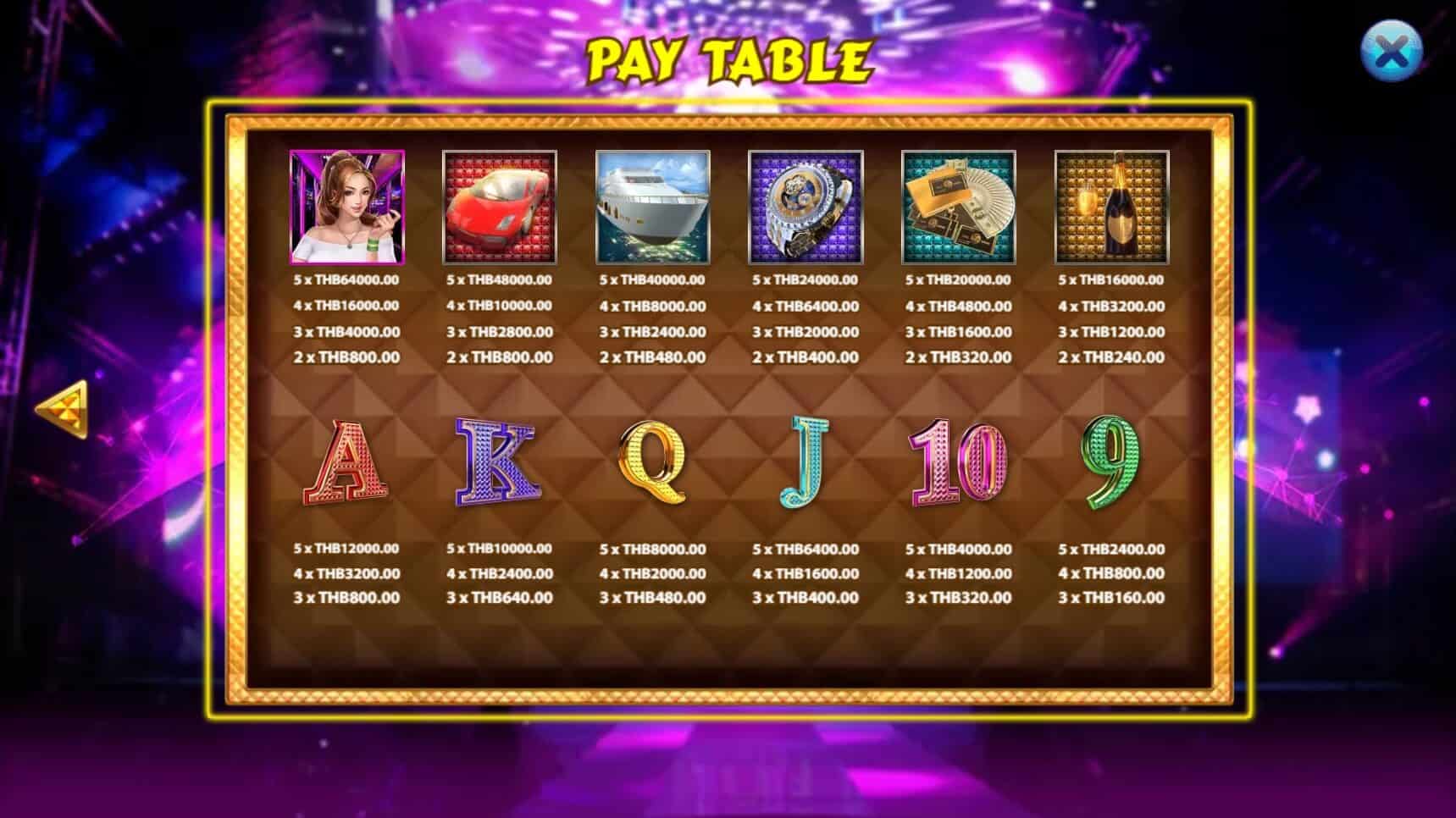The image size is (1456, 818).
Task: Close the Pay Table screen
Action: coord(1391,52)
